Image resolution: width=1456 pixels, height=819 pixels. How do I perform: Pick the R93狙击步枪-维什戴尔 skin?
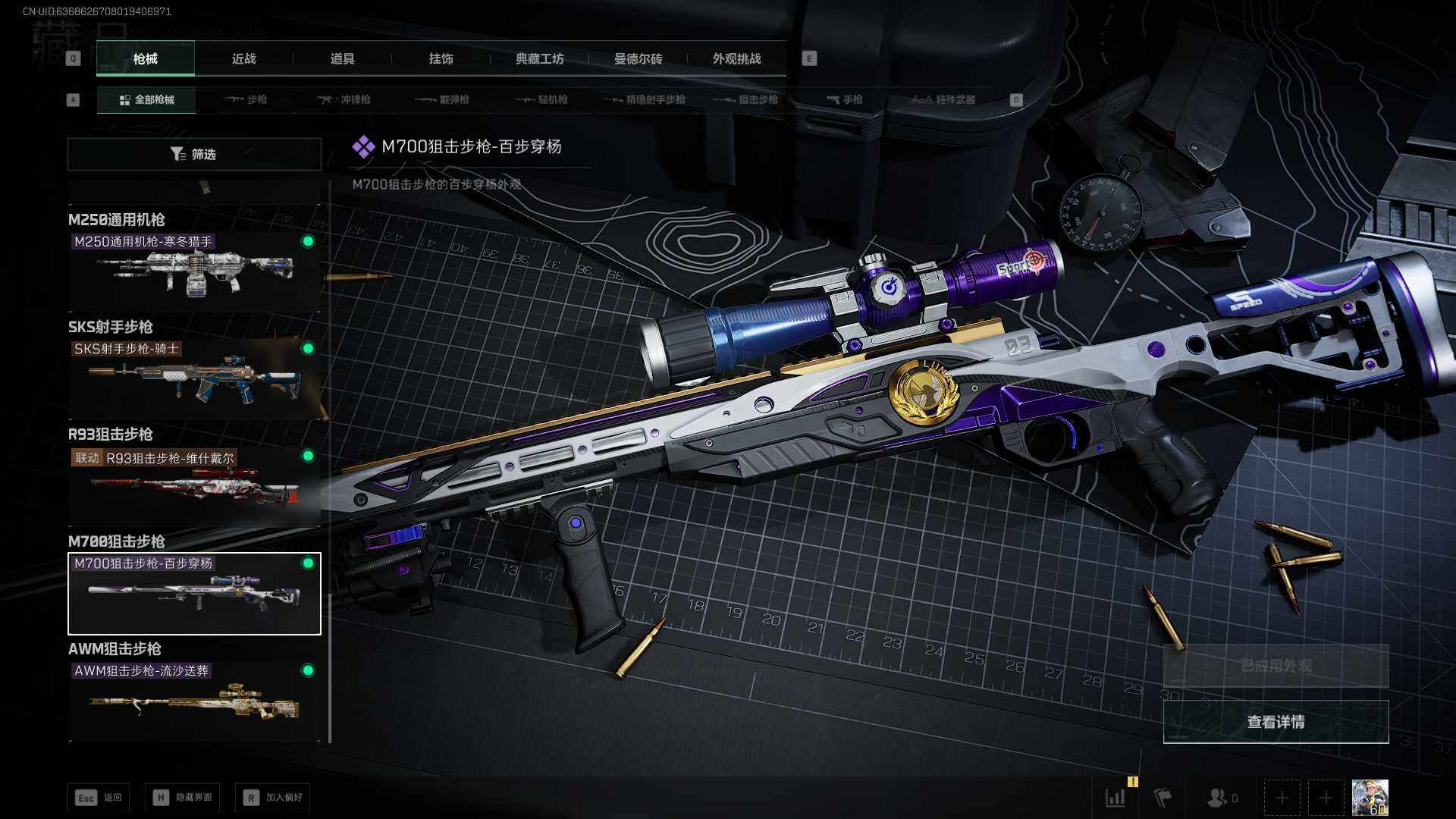pos(194,485)
